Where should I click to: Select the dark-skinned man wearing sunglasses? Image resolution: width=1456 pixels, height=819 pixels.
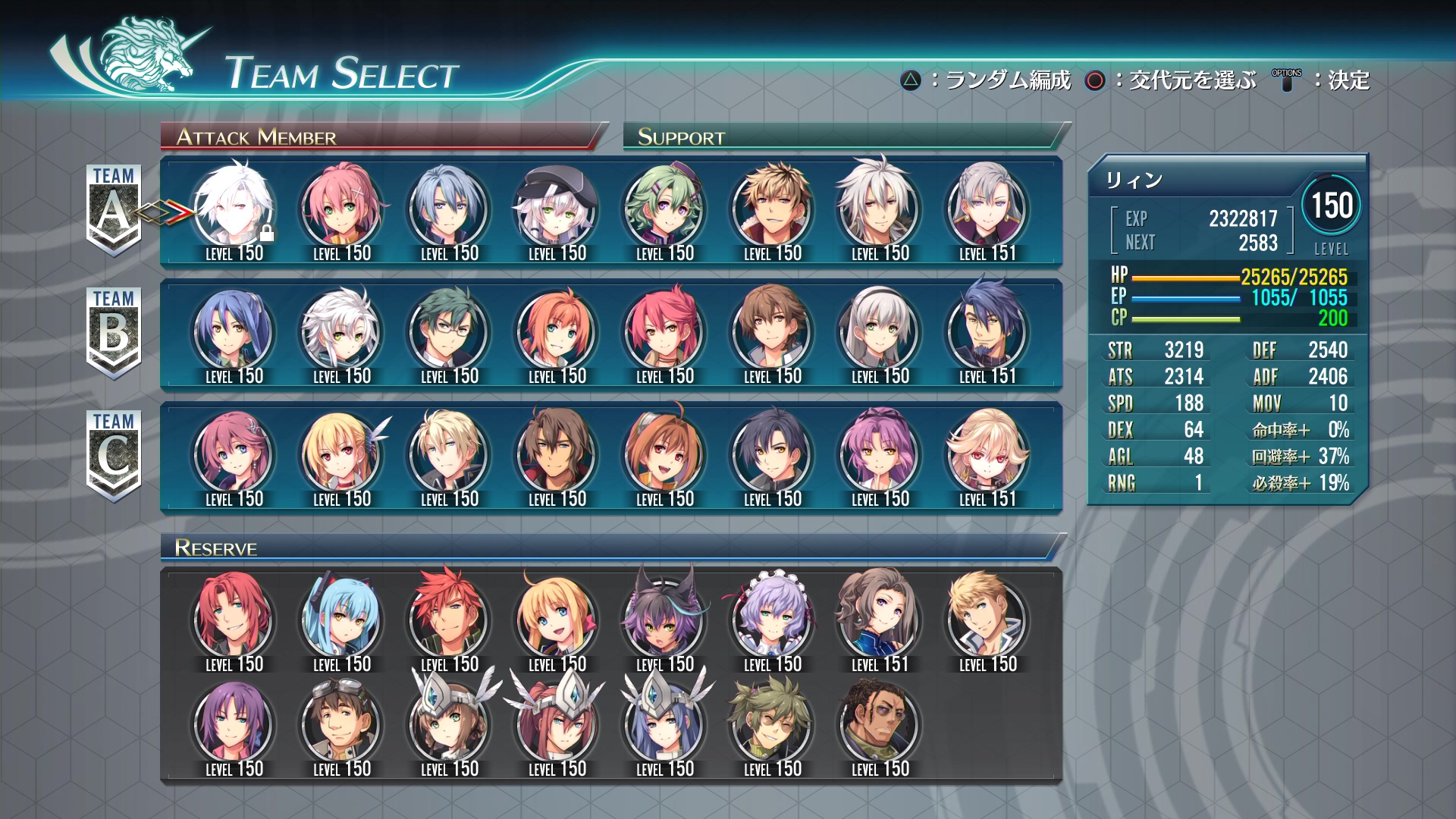coord(880,724)
